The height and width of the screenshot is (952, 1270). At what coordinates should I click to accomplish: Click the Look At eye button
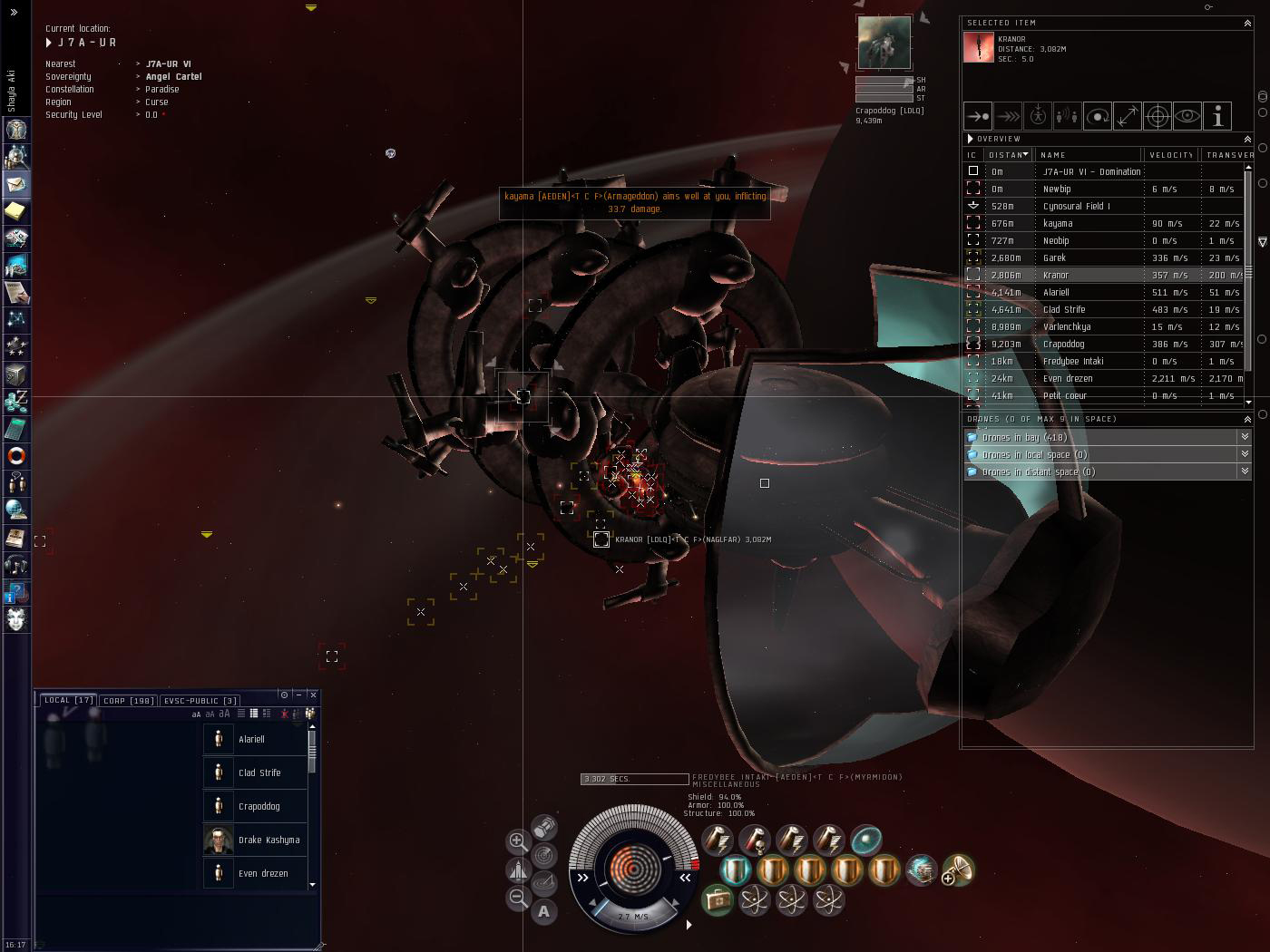point(1187,116)
